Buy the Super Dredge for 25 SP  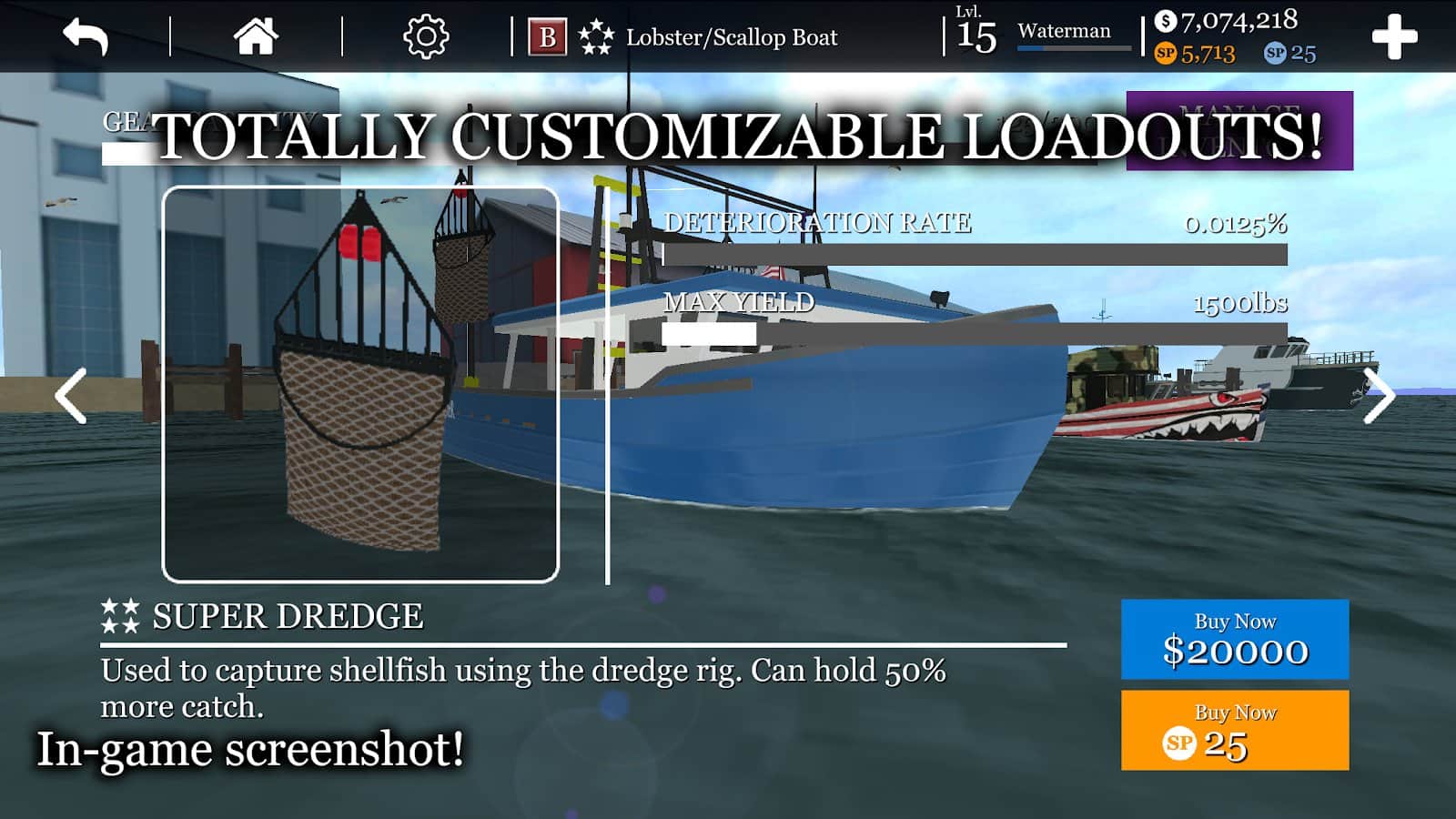tap(1234, 730)
